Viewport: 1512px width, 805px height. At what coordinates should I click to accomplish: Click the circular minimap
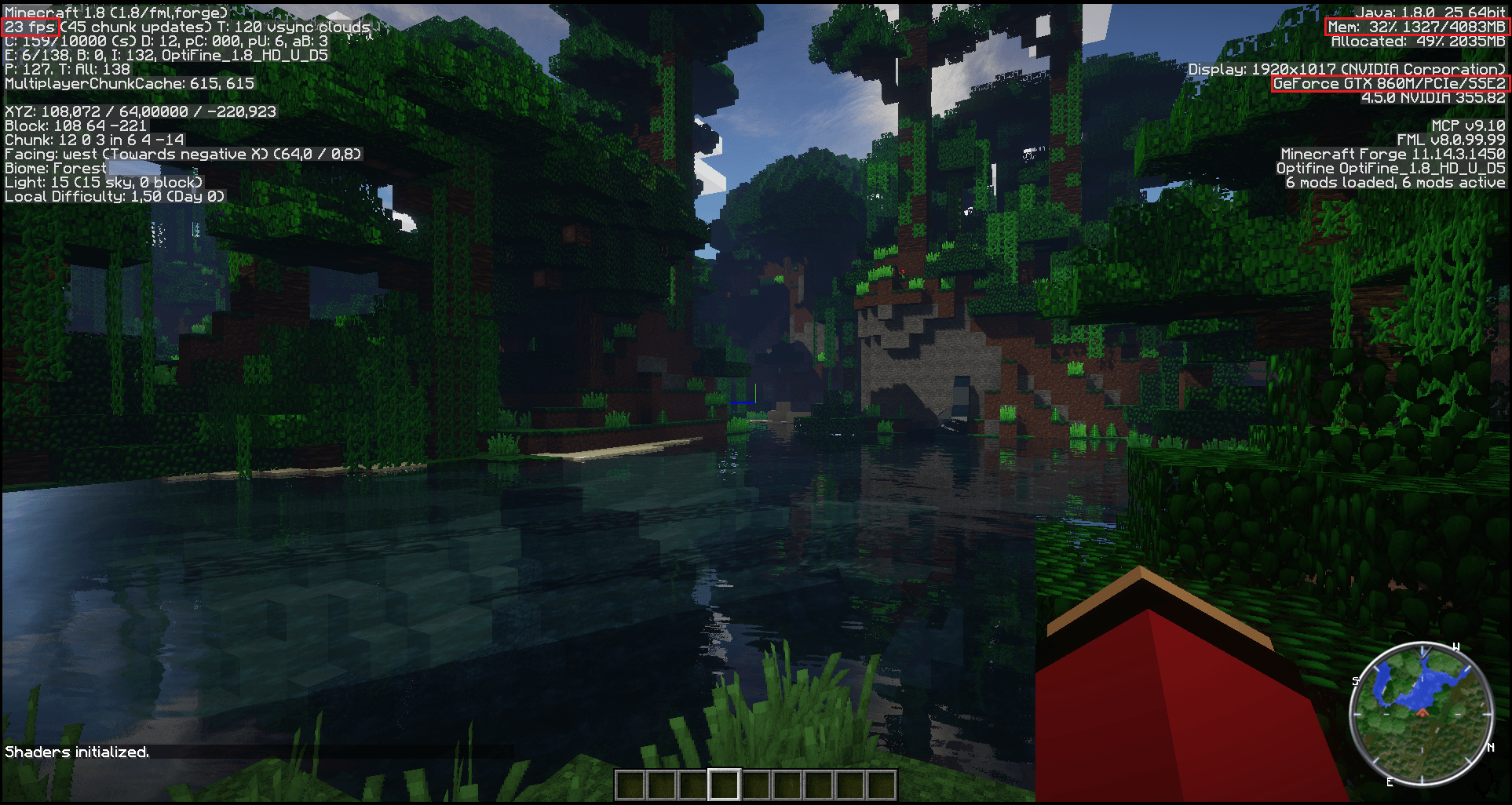pyautogui.click(x=1422, y=713)
